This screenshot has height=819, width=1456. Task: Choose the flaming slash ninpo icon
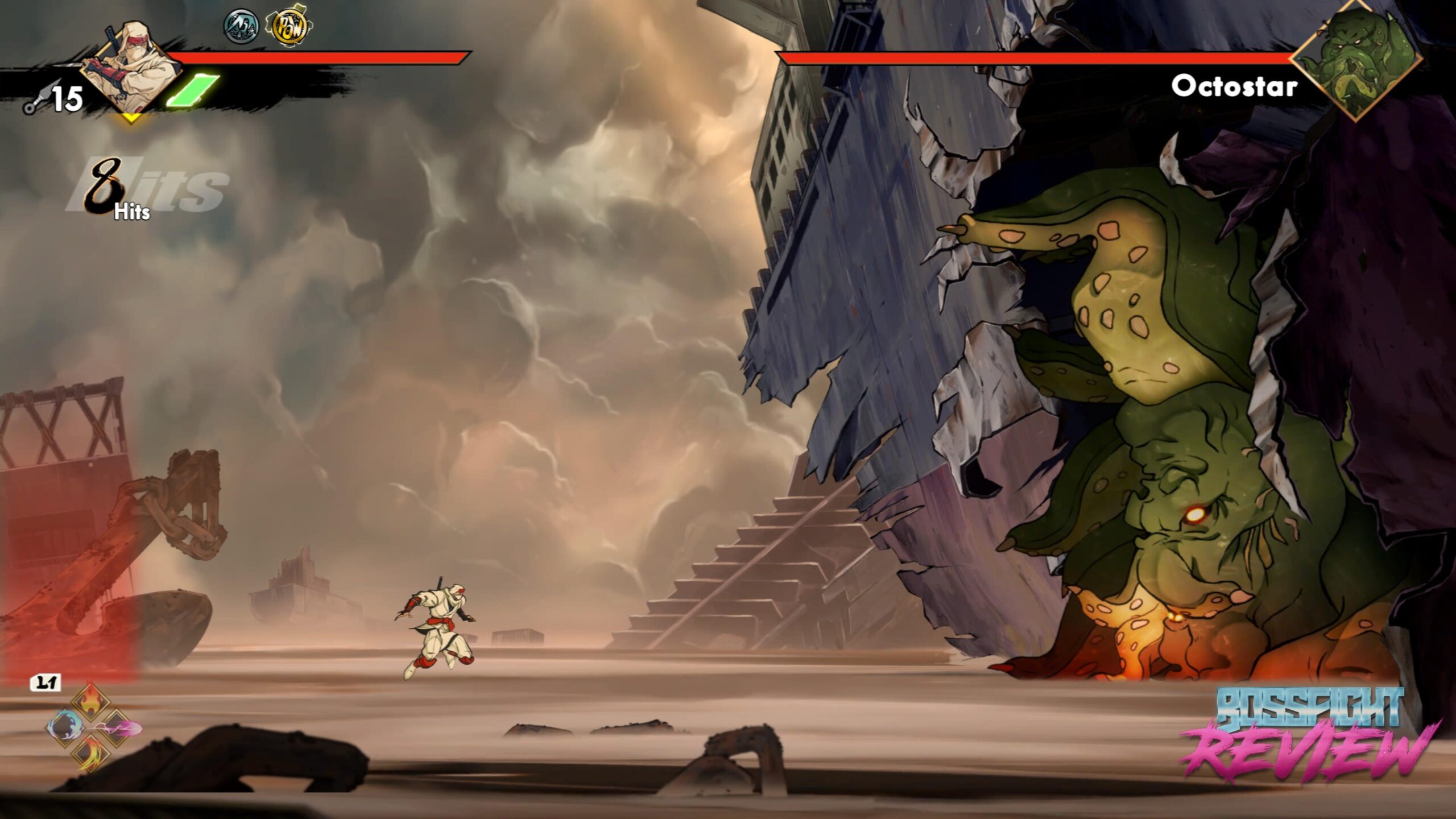click(x=91, y=754)
